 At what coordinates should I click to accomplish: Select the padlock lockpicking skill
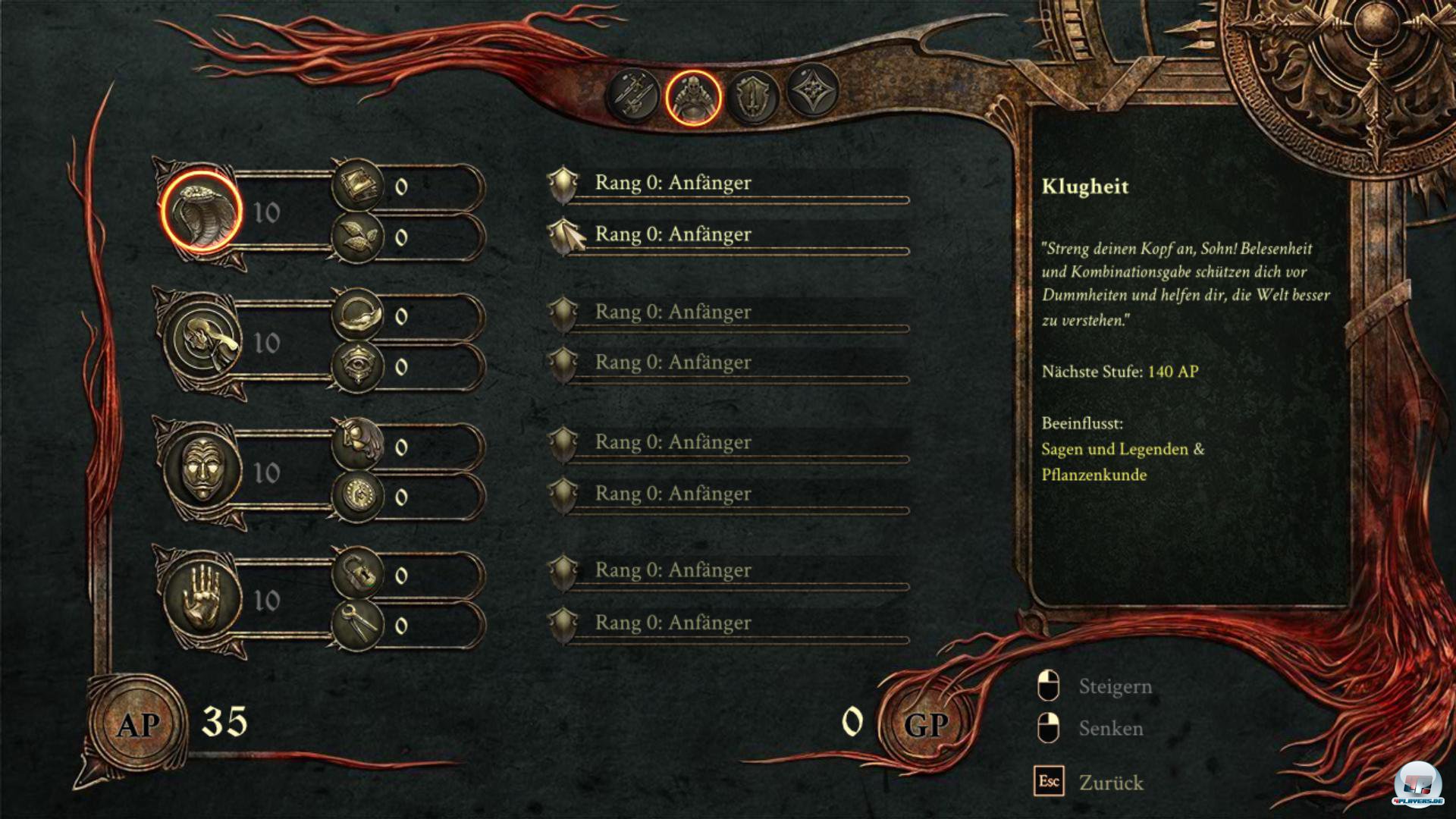(357, 574)
